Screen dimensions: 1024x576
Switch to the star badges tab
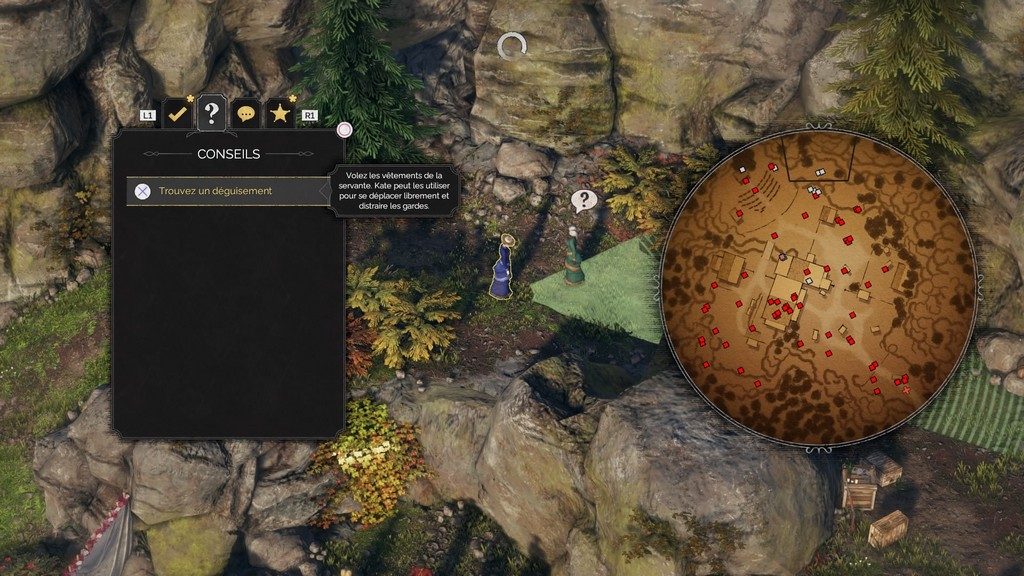[279, 114]
